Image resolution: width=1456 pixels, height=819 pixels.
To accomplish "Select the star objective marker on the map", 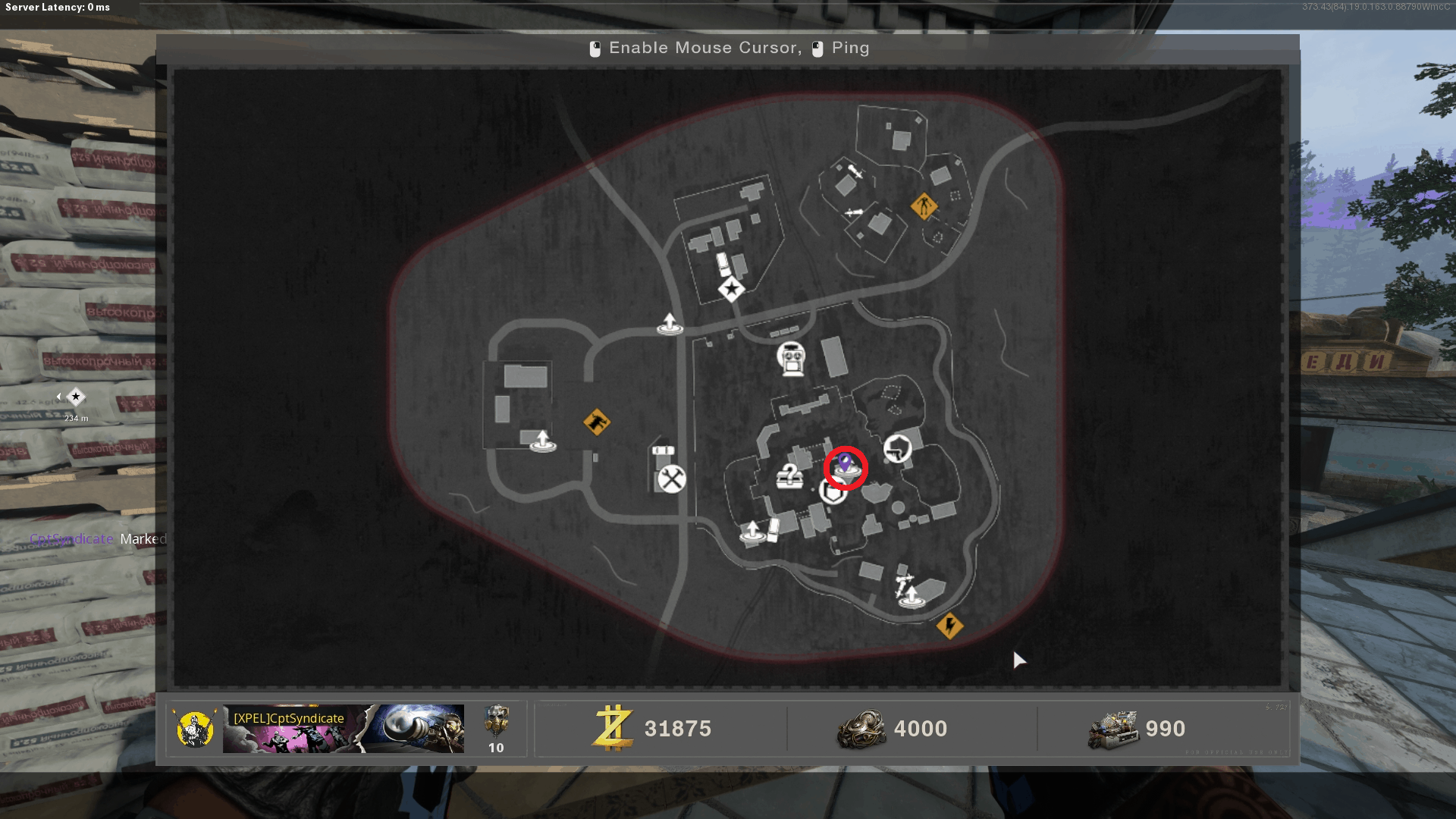I will click(731, 289).
